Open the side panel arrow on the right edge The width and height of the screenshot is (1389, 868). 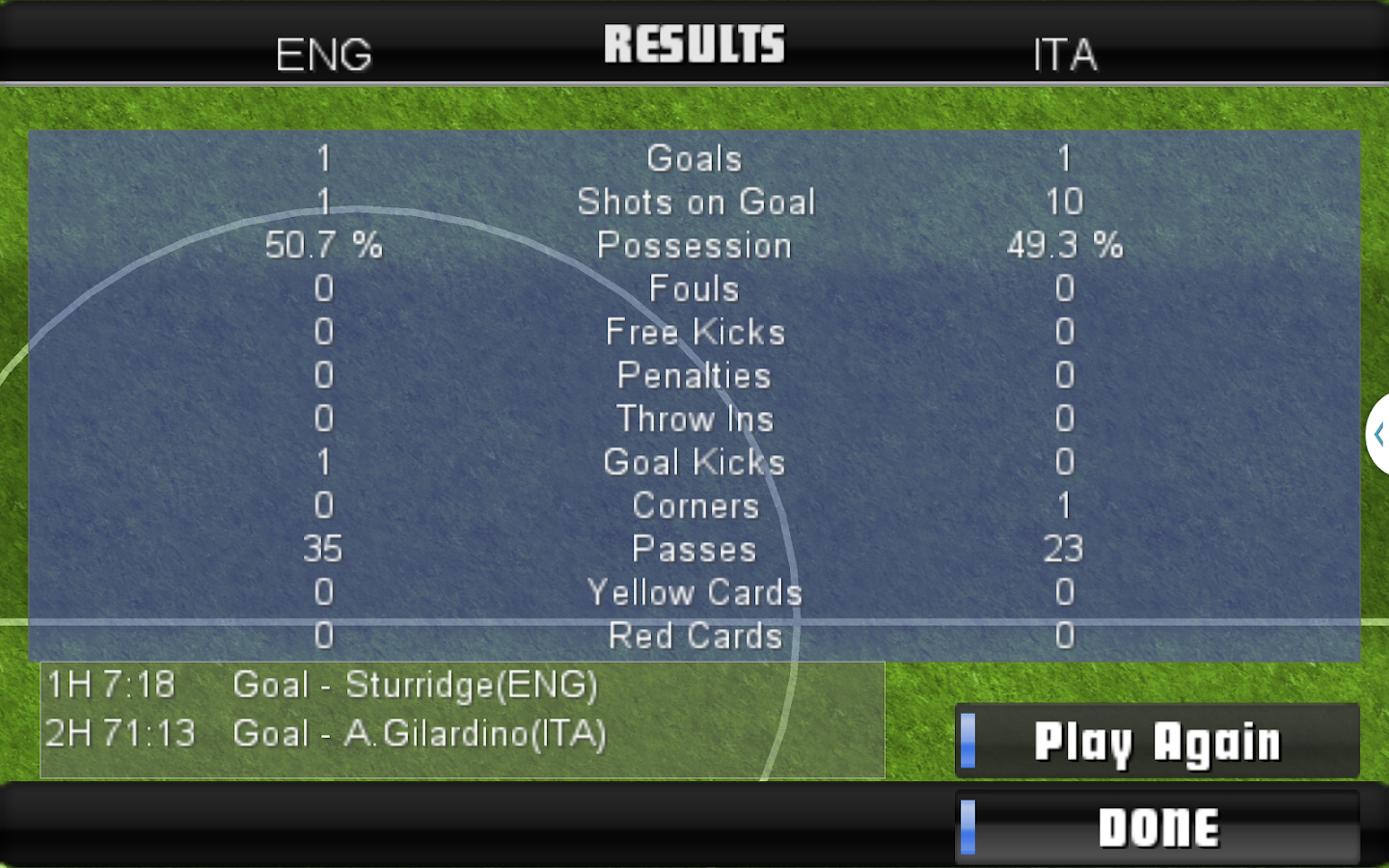click(1376, 435)
